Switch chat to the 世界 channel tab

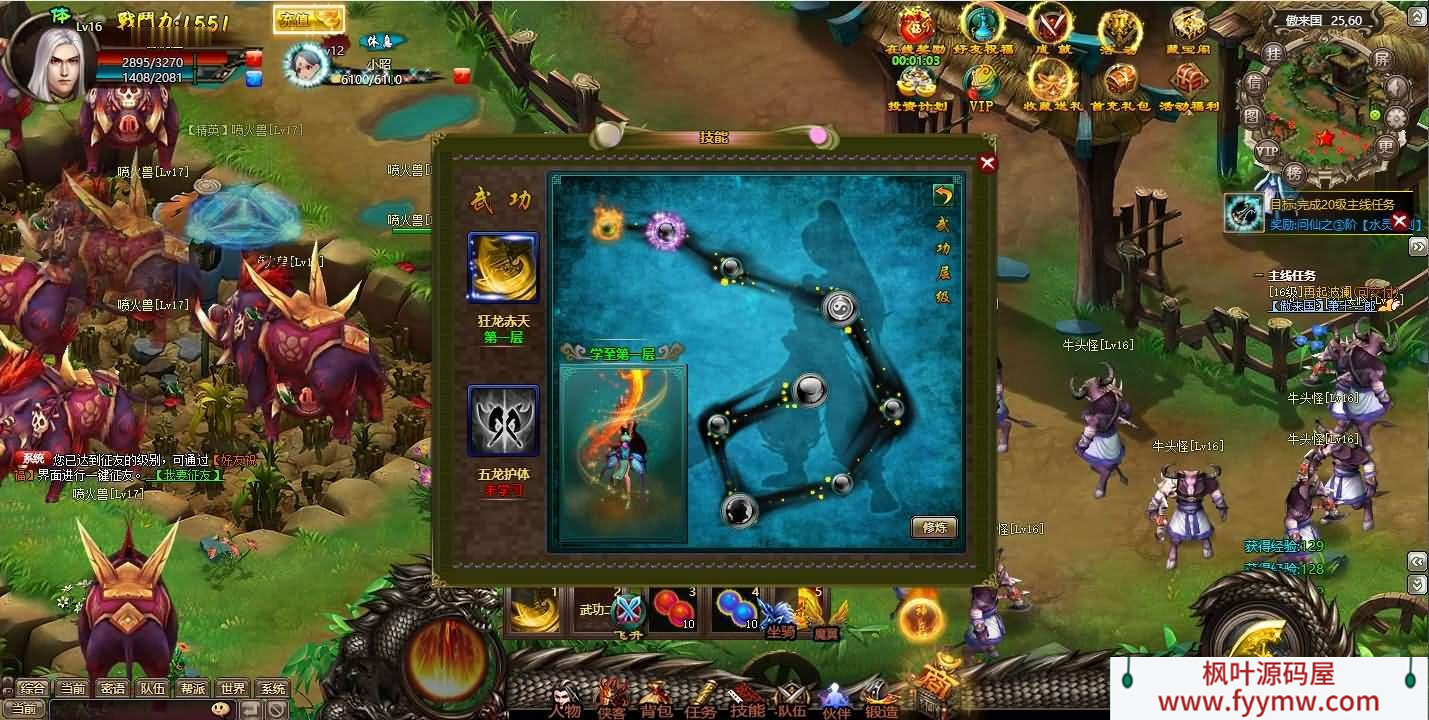tap(233, 688)
